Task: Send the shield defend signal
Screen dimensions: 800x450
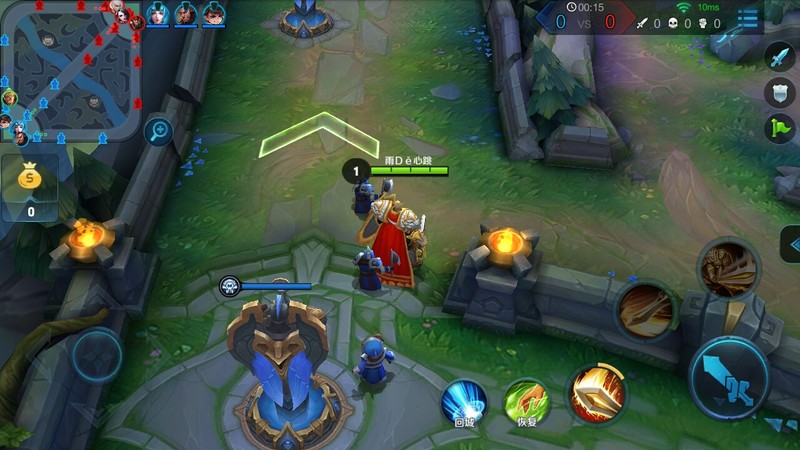Action: pyautogui.click(x=780, y=93)
